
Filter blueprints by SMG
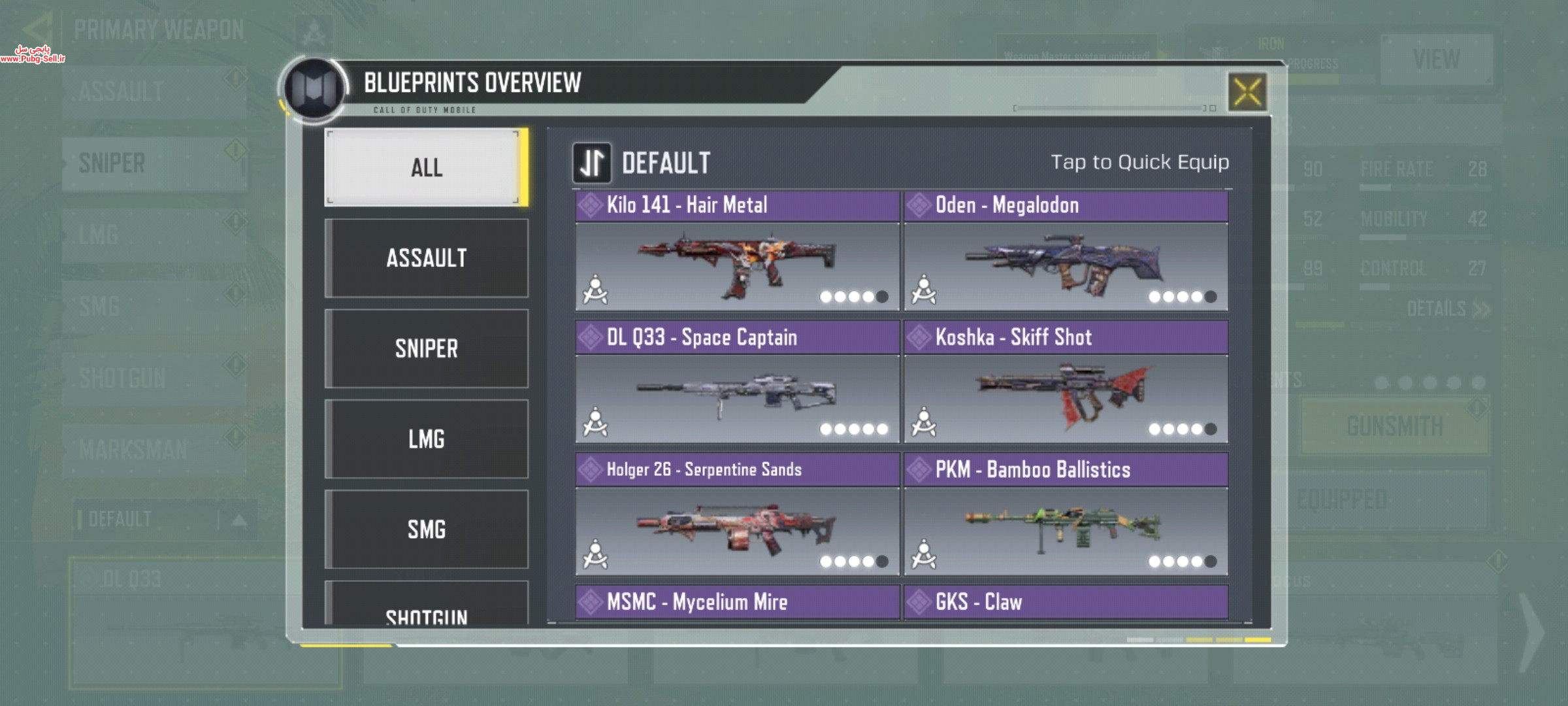tap(426, 529)
